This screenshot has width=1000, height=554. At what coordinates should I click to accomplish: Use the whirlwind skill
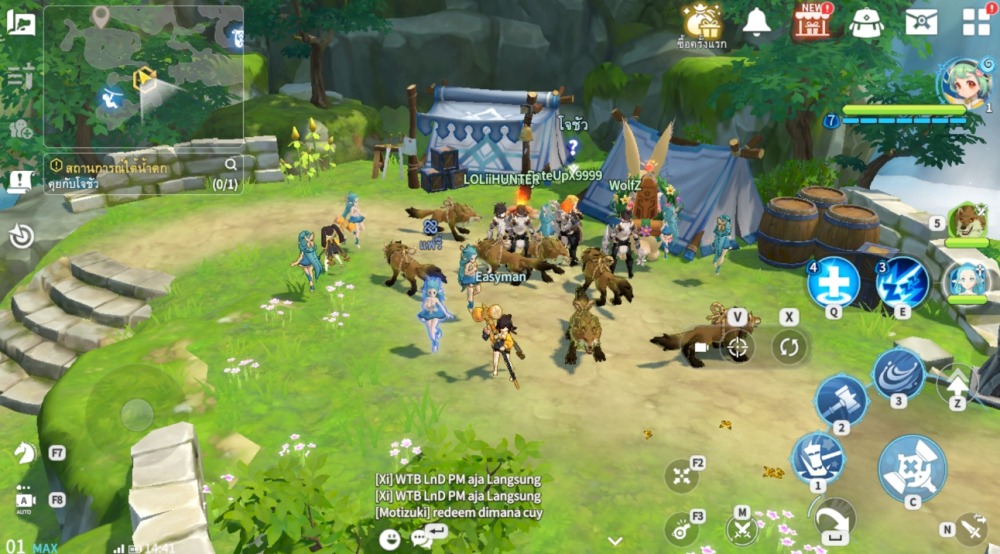point(898,373)
